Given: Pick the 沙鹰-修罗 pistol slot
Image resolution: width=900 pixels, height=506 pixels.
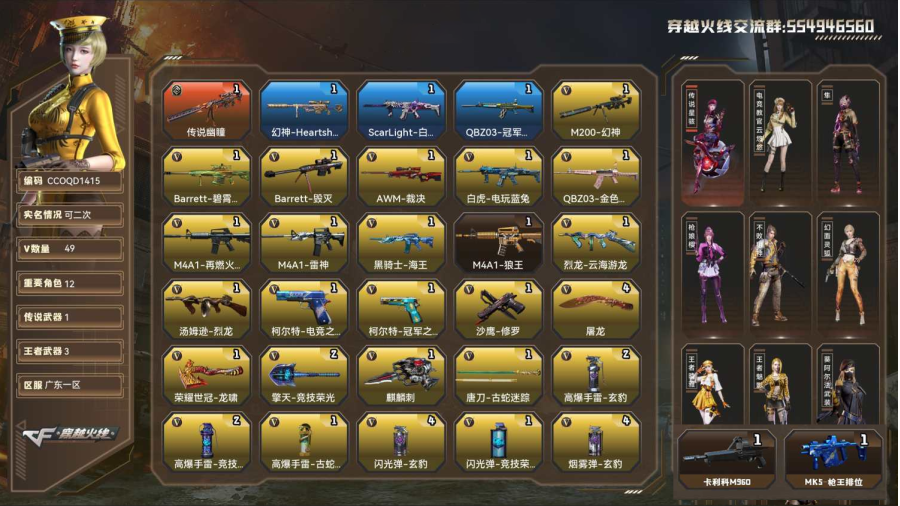Looking at the screenshot, I should [x=499, y=309].
